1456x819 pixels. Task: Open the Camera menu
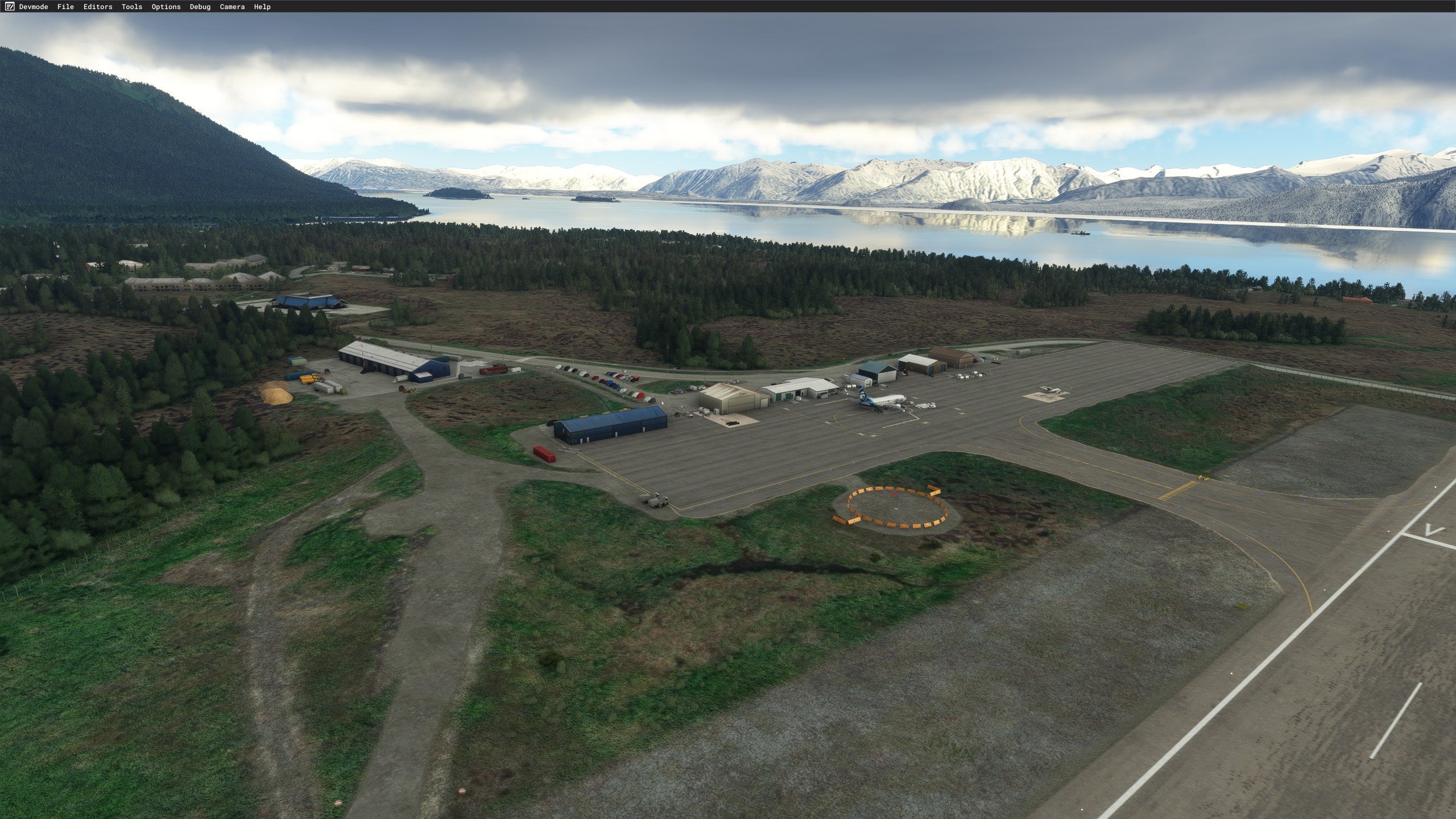click(232, 7)
